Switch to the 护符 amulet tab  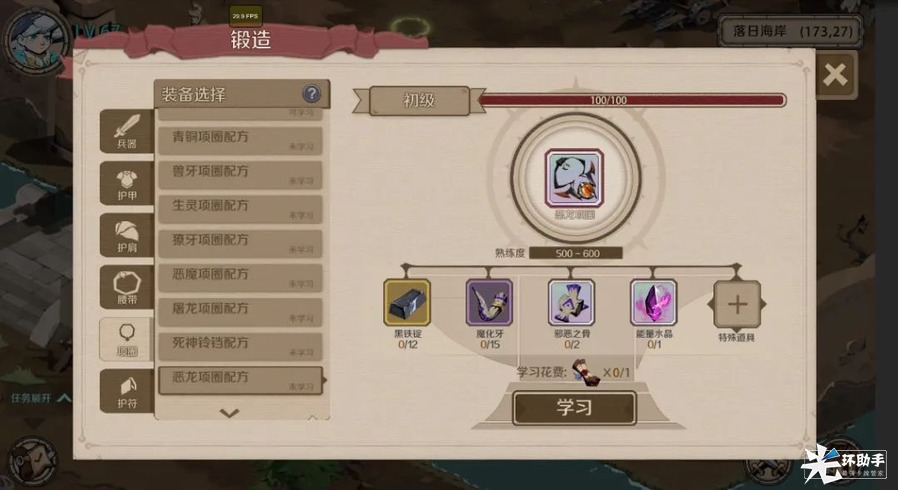pos(127,390)
